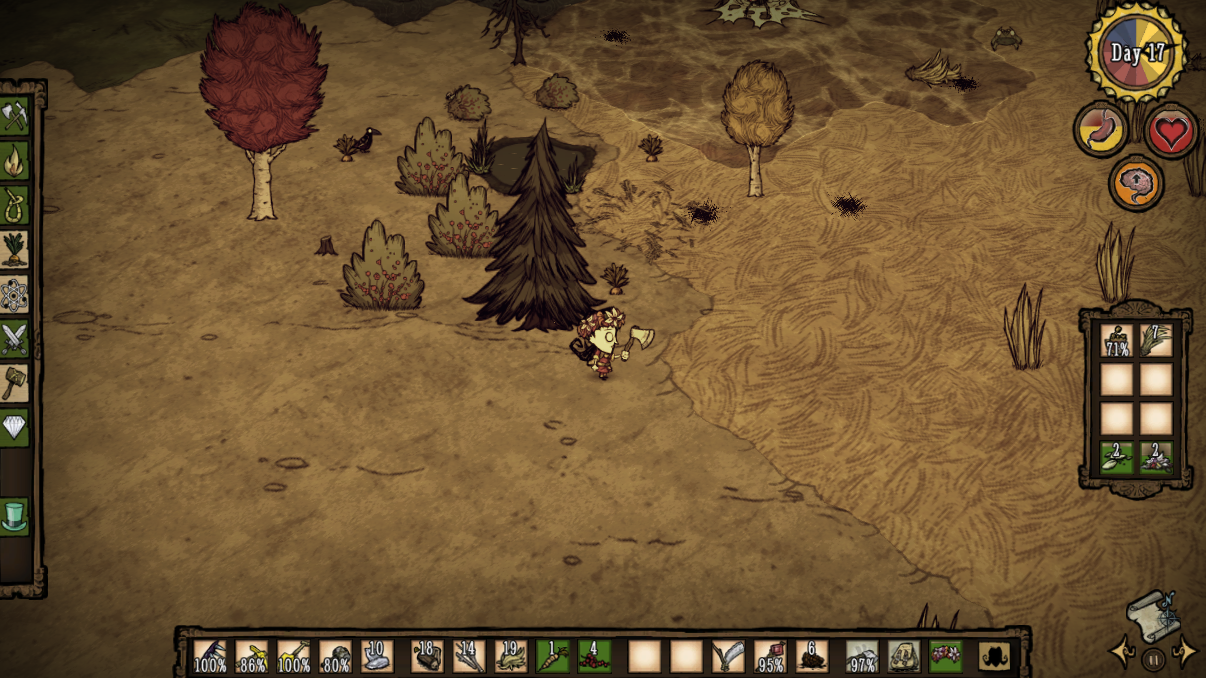Open the Refine diamond crafting tab
Screen dimensions: 1206x678
click(14, 428)
